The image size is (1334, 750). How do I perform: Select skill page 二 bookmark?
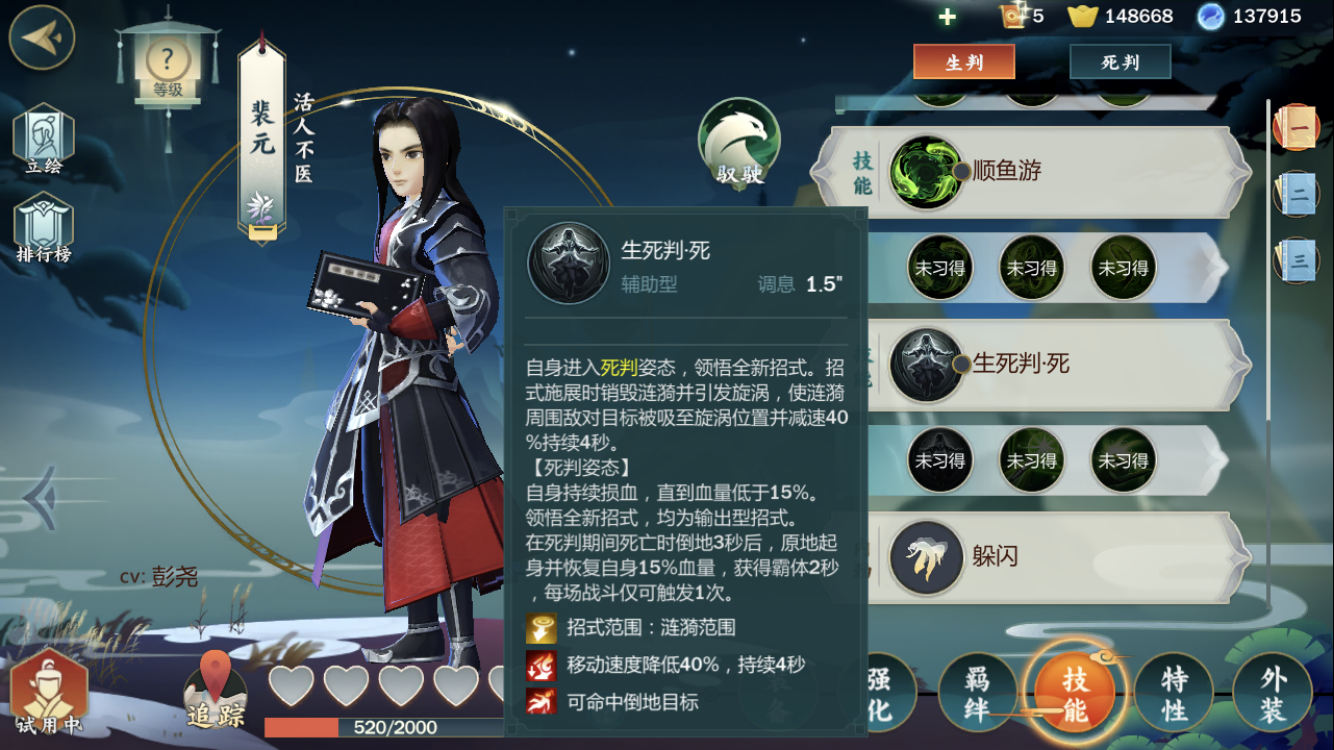tap(1298, 194)
